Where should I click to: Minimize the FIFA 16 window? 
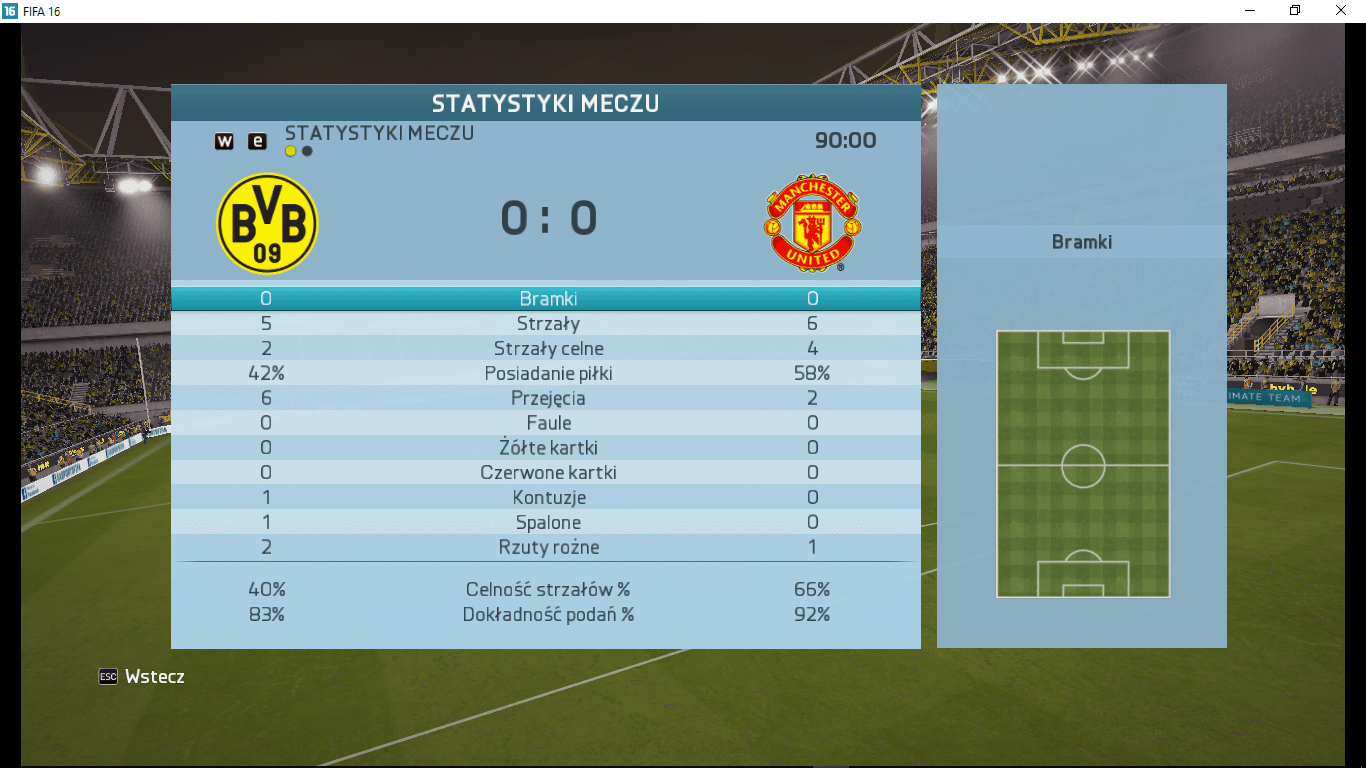[1250, 11]
